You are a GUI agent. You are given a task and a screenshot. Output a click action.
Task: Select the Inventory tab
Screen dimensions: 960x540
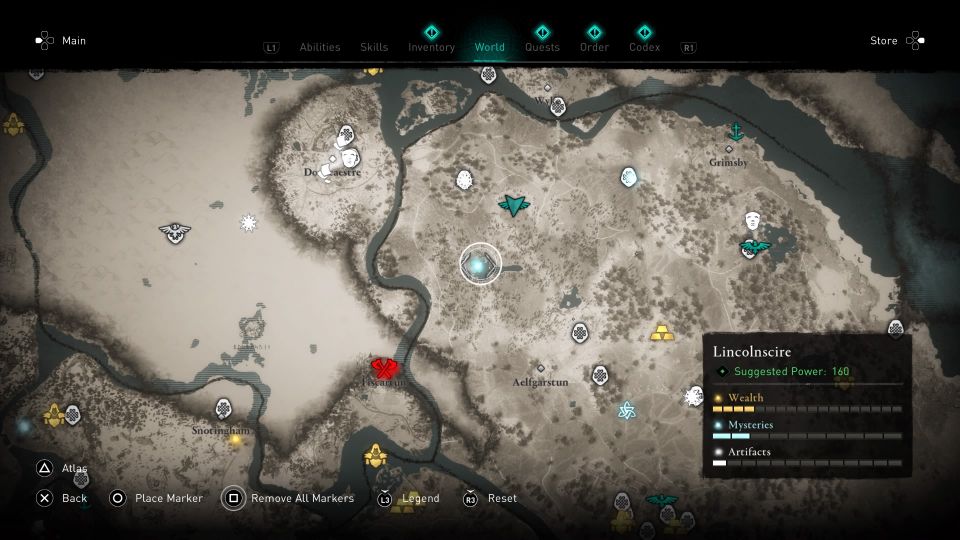click(x=431, y=47)
